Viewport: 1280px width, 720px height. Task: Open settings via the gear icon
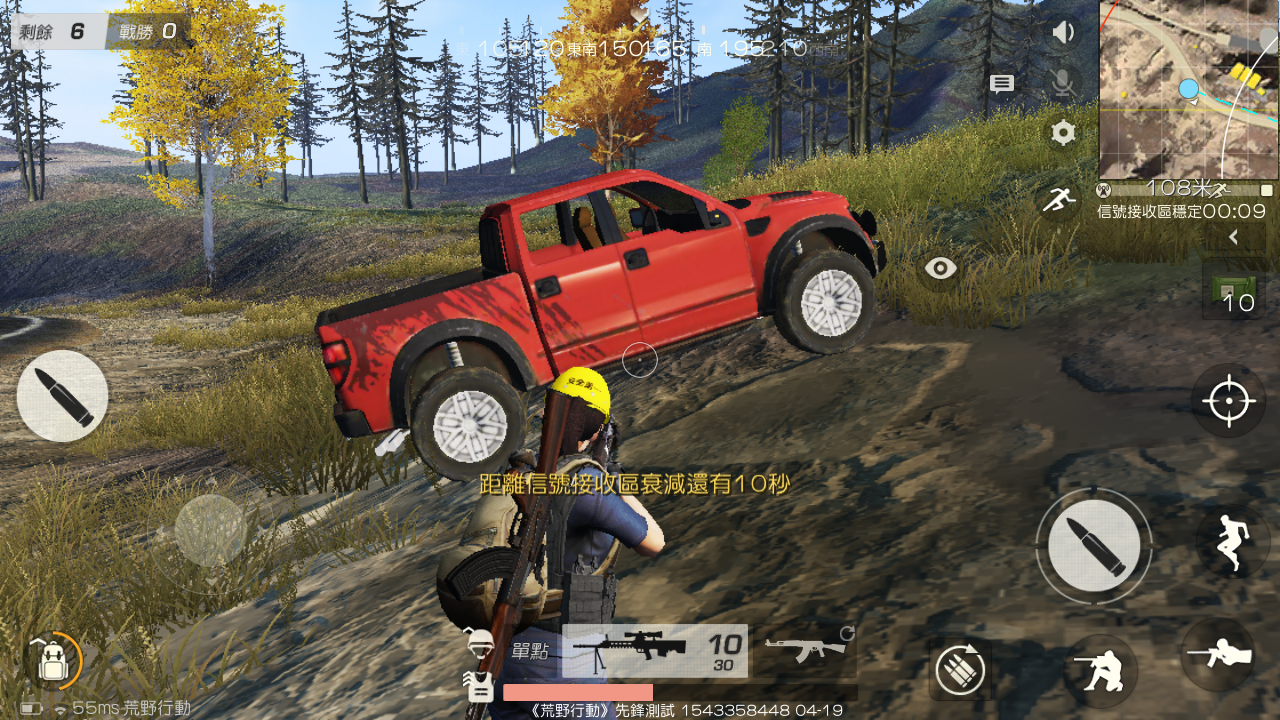[x=1063, y=132]
